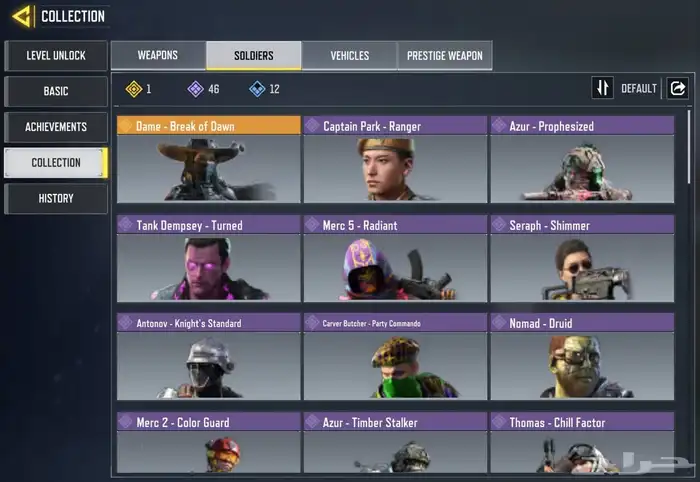700x482 pixels.
Task: Open the Antonov - Knight's Standard skin
Action: click(208, 357)
